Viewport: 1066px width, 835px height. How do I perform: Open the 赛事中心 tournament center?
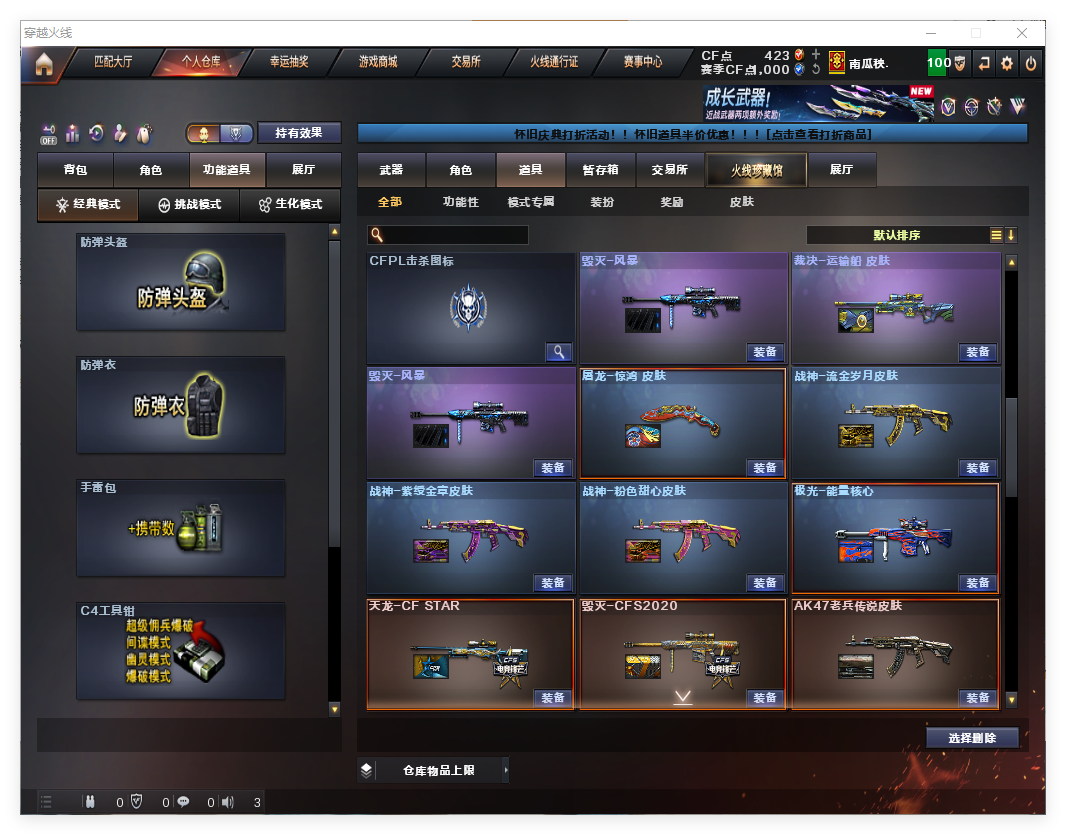coord(642,62)
